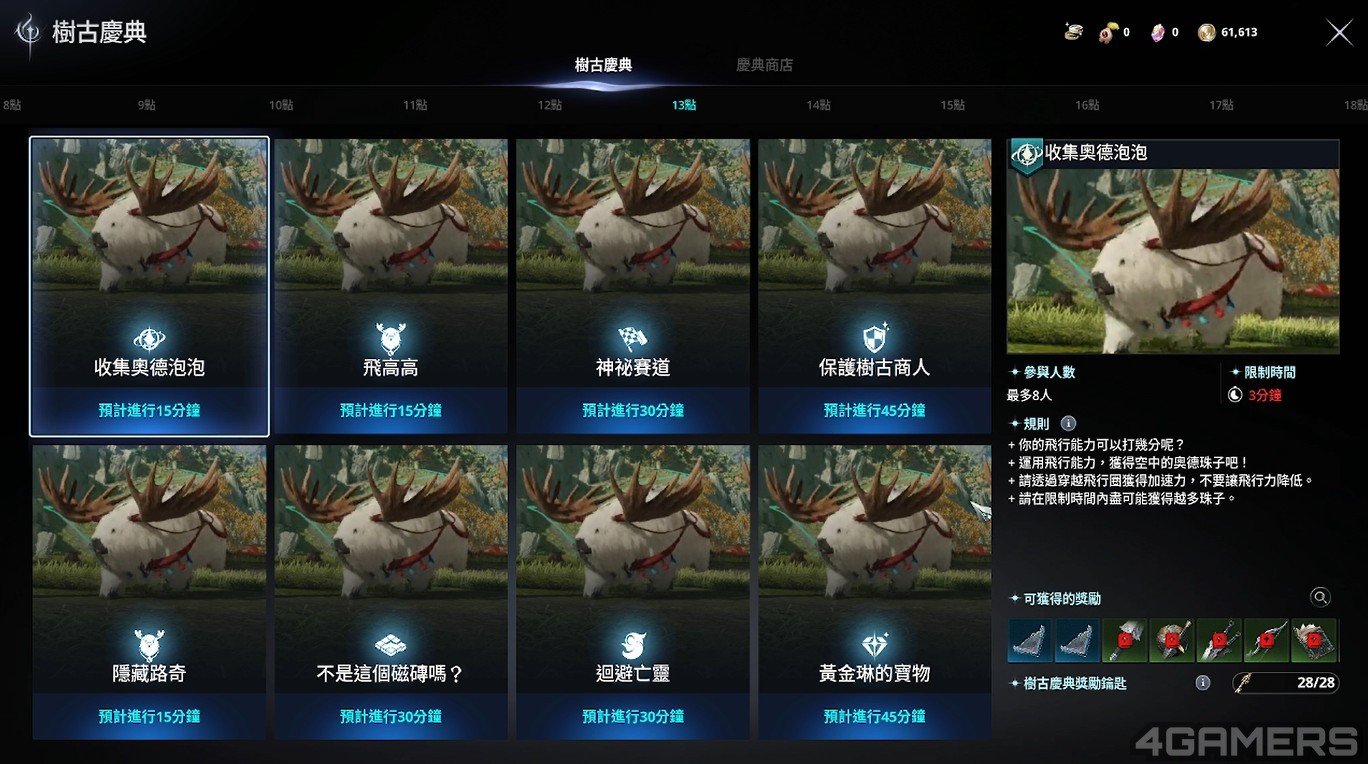1368x764 pixels.
Task: Switch to the 慶典商店 tab
Action: pyautogui.click(x=764, y=65)
